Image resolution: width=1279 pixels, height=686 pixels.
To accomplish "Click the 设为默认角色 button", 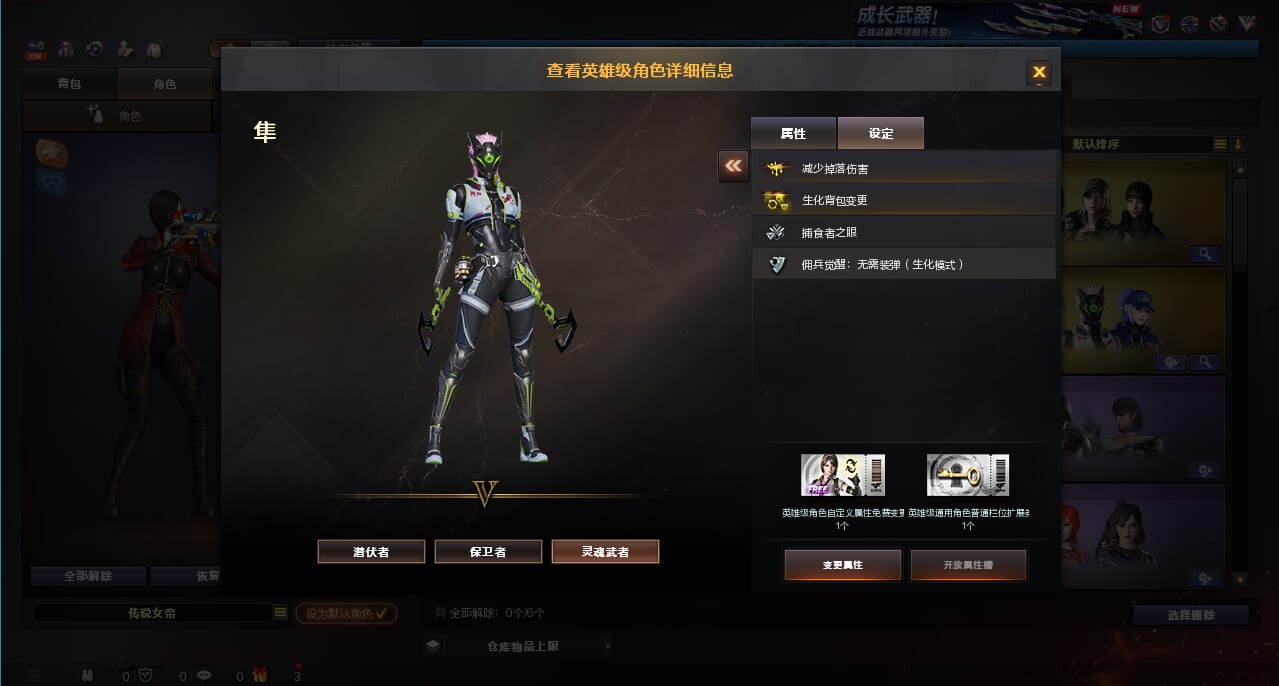I will 346,613.
